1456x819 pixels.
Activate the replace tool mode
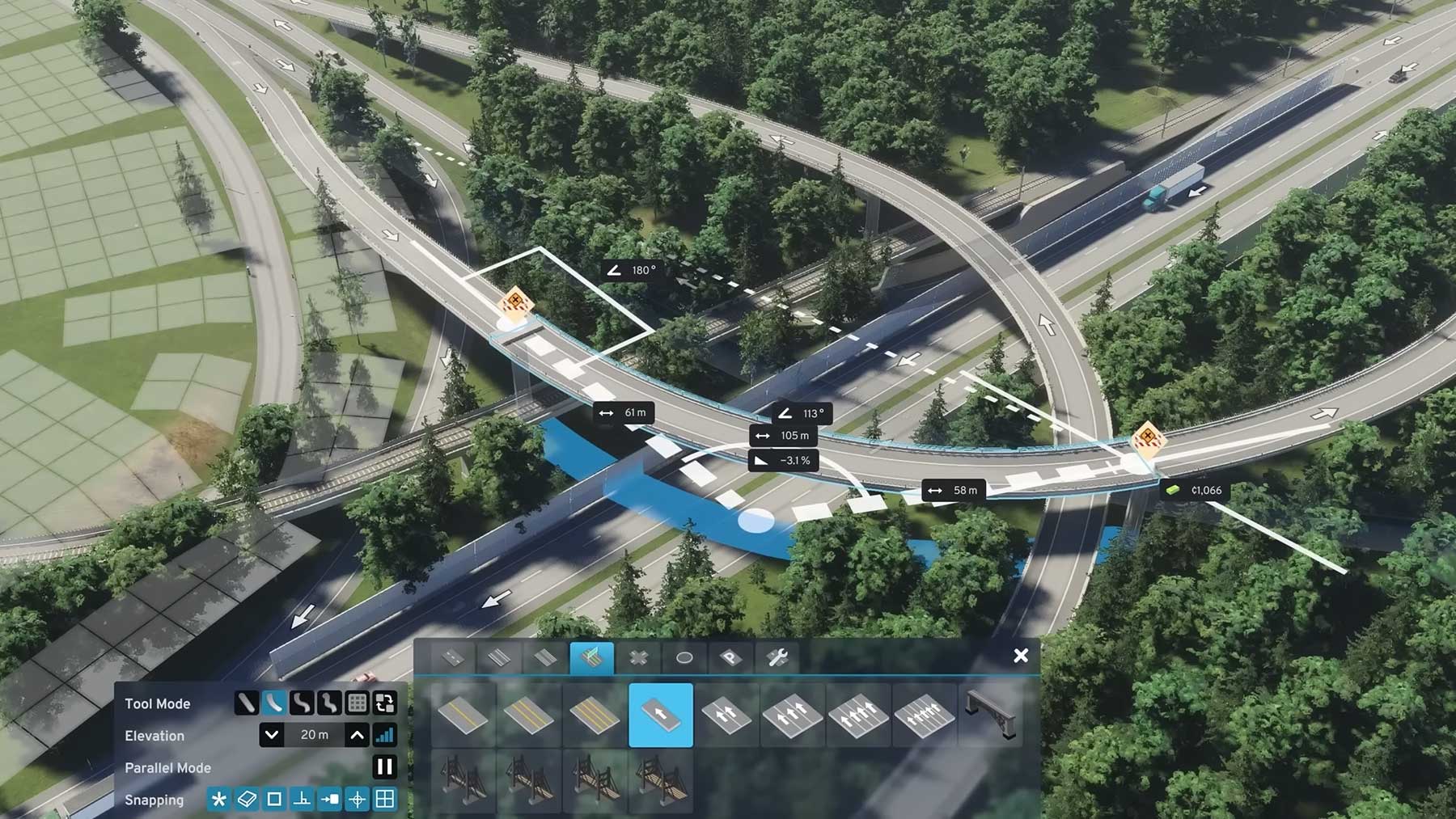[385, 703]
